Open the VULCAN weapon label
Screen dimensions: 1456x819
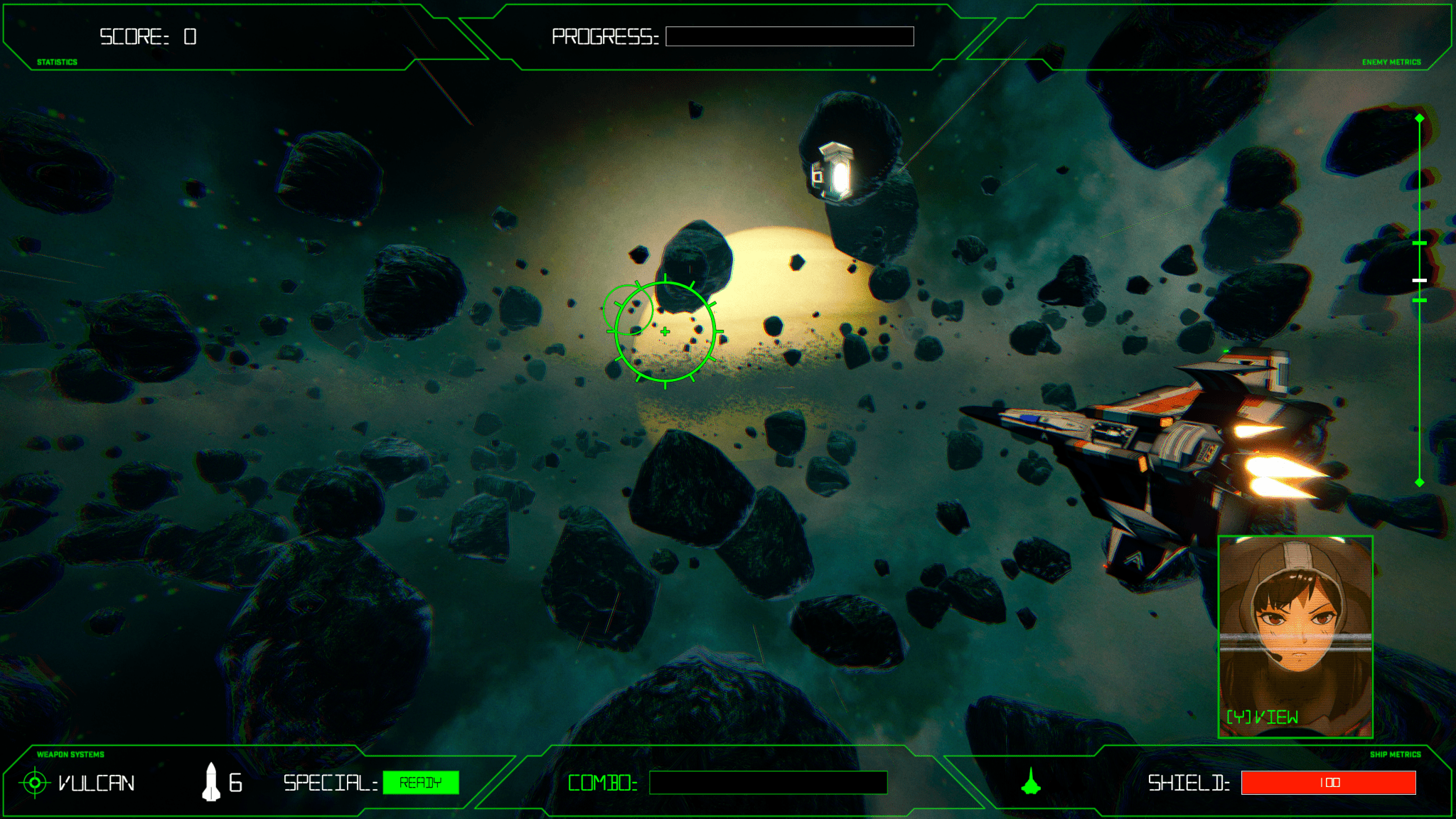pyautogui.click(x=97, y=783)
